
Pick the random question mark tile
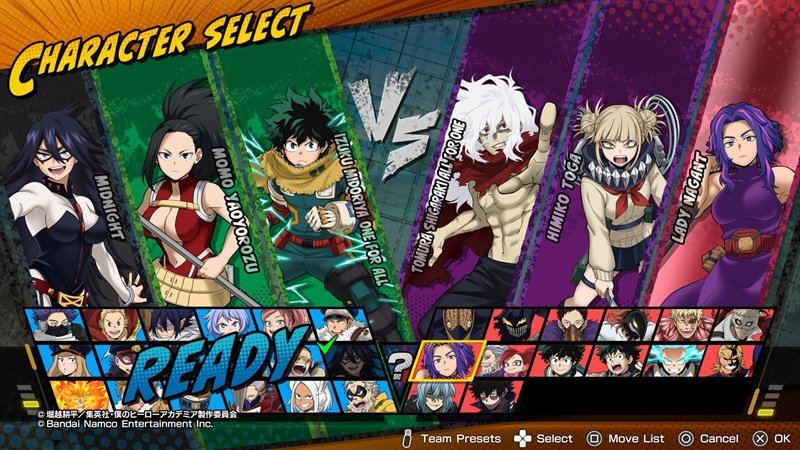coord(400,362)
